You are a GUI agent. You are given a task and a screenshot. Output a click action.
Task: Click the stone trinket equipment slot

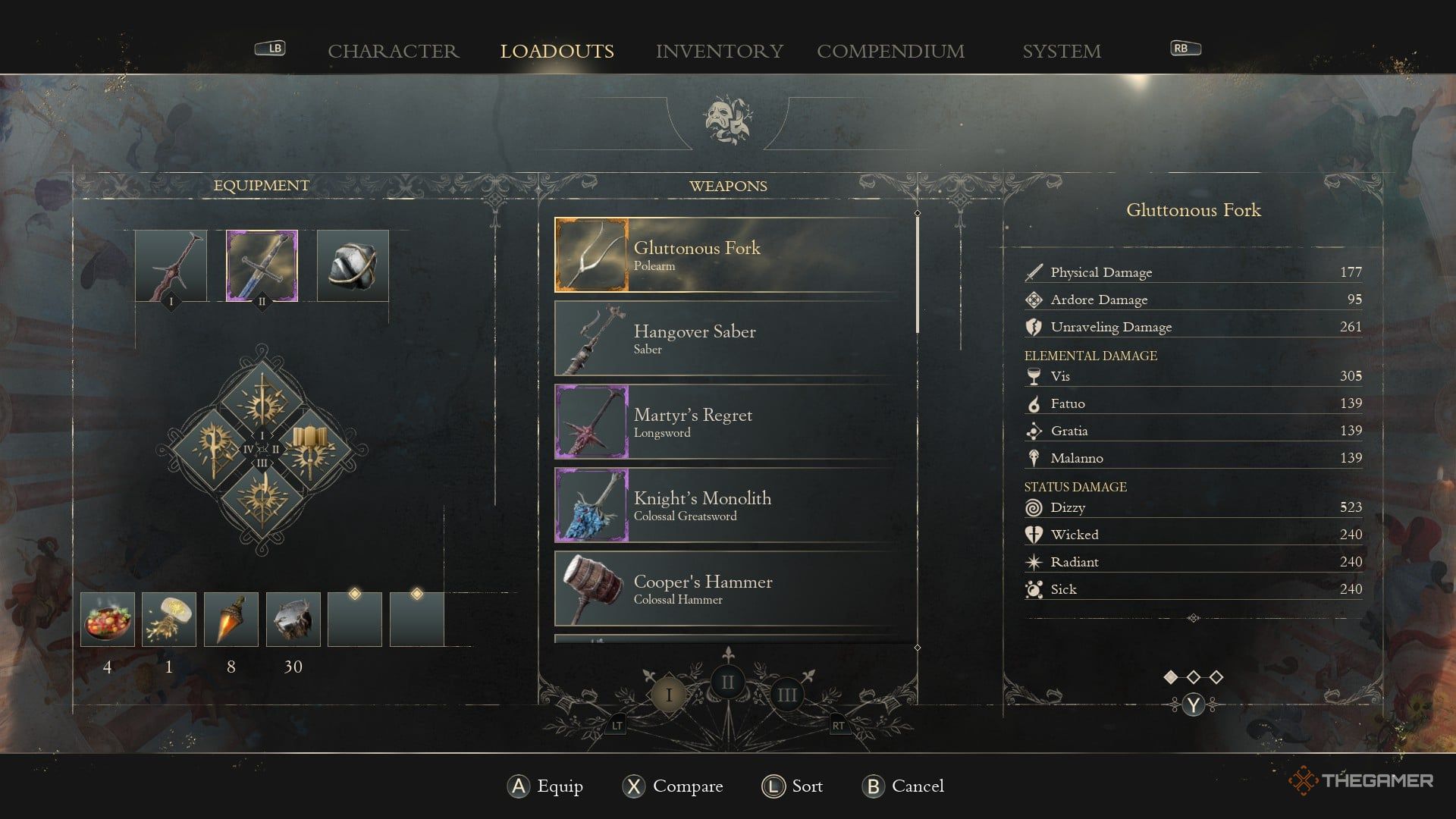pos(353,265)
